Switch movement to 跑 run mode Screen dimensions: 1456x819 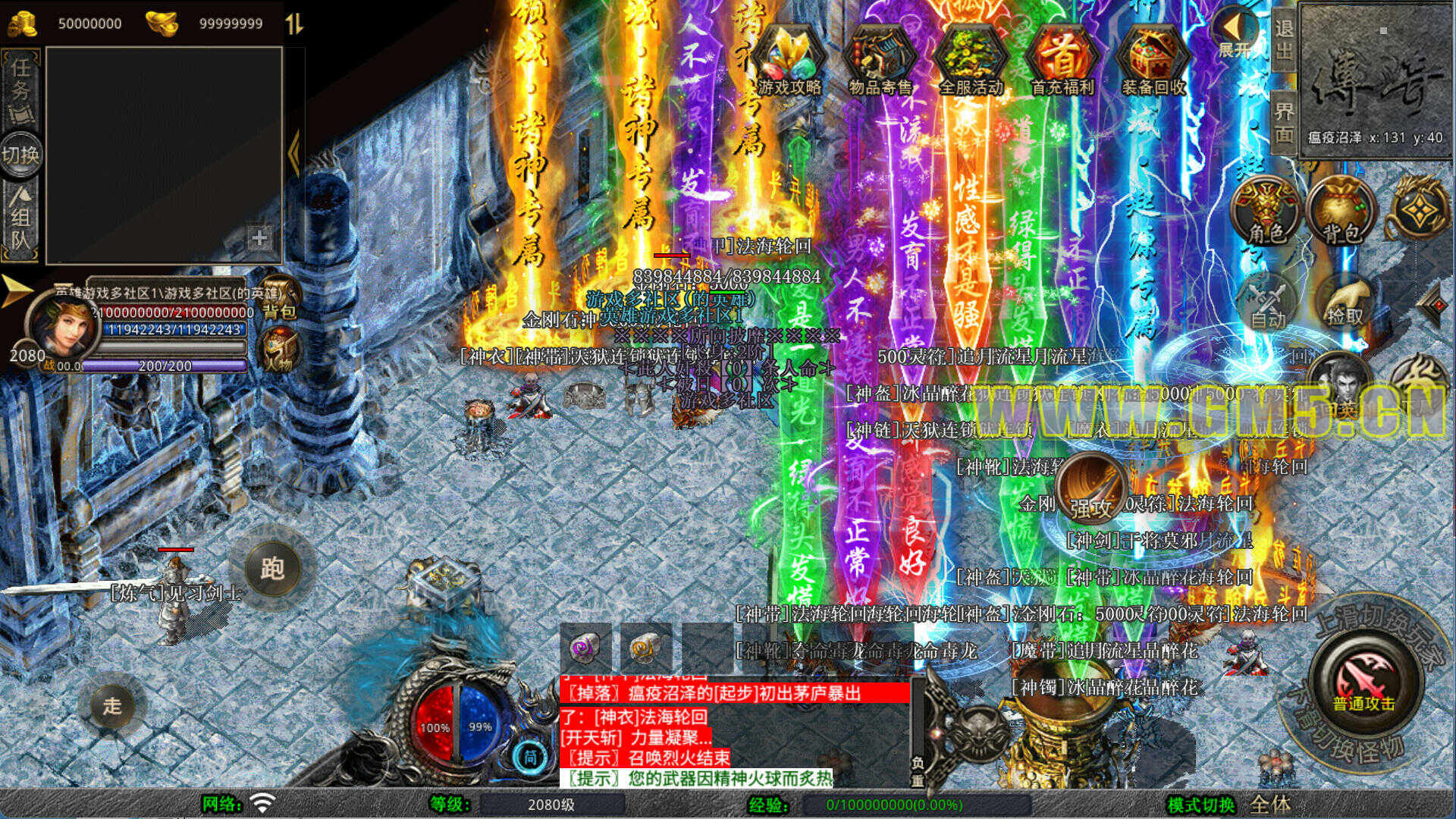tap(272, 567)
